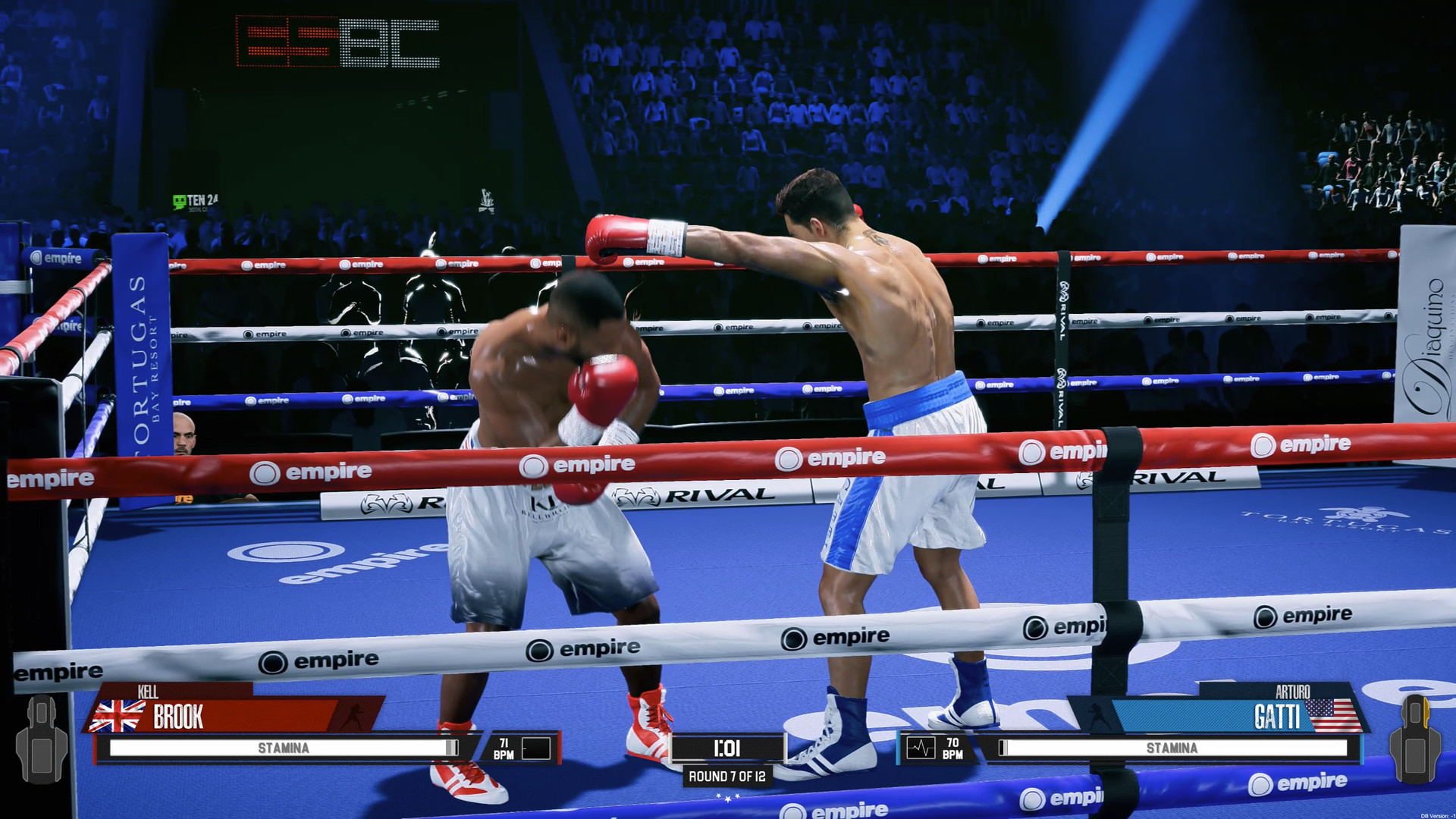The image size is (1456, 819).
Task: Expand the ROUND 7 OF 12 indicator
Action: tap(728, 777)
